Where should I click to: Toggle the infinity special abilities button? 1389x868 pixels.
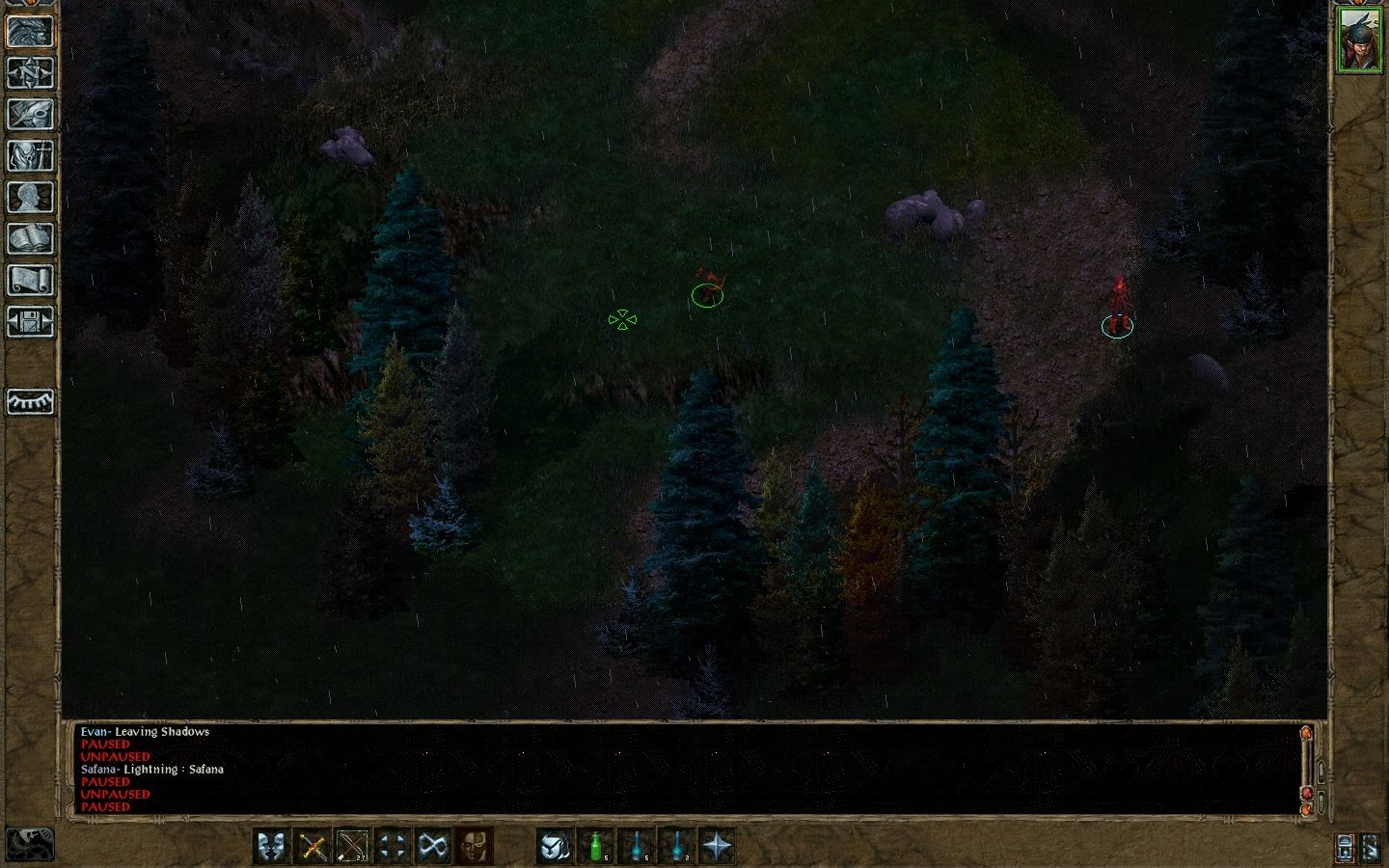434,847
